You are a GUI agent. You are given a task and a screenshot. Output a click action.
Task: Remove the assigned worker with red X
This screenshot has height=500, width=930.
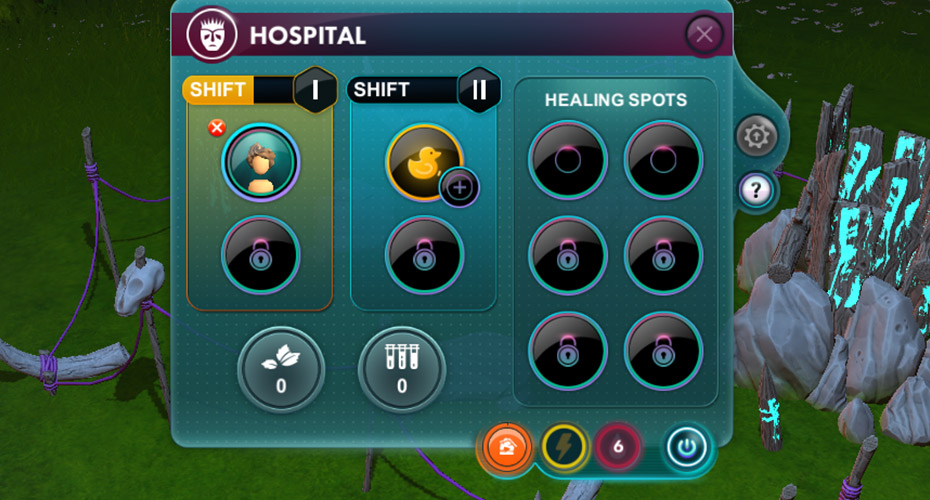click(215, 127)
